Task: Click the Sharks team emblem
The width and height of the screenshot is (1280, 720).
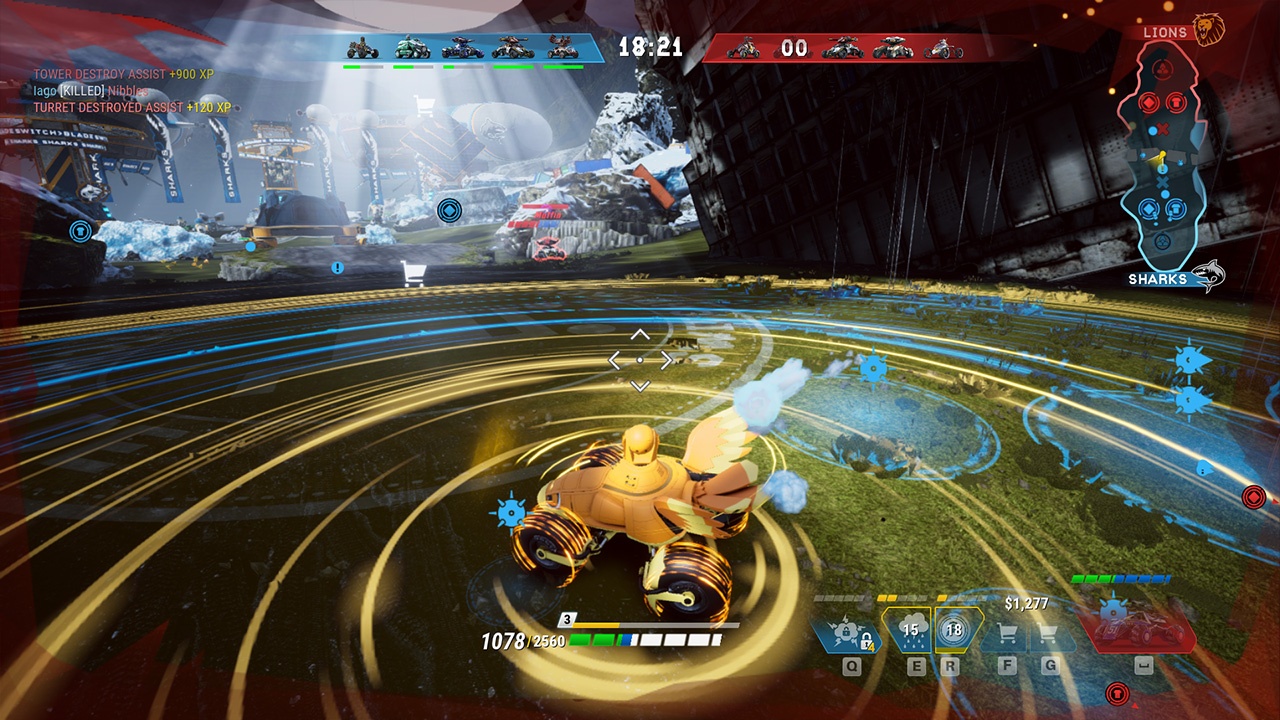Action: click(x=1208, y=277)
